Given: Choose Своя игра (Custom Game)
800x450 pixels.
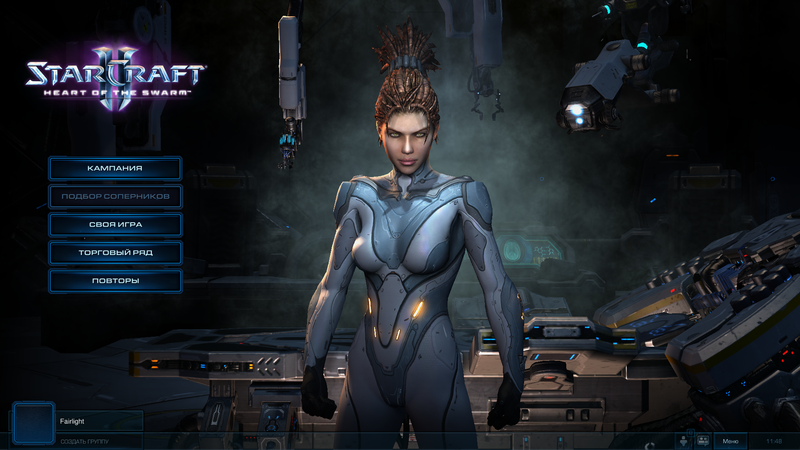Looking at the screenshot, I should [115, 224].
